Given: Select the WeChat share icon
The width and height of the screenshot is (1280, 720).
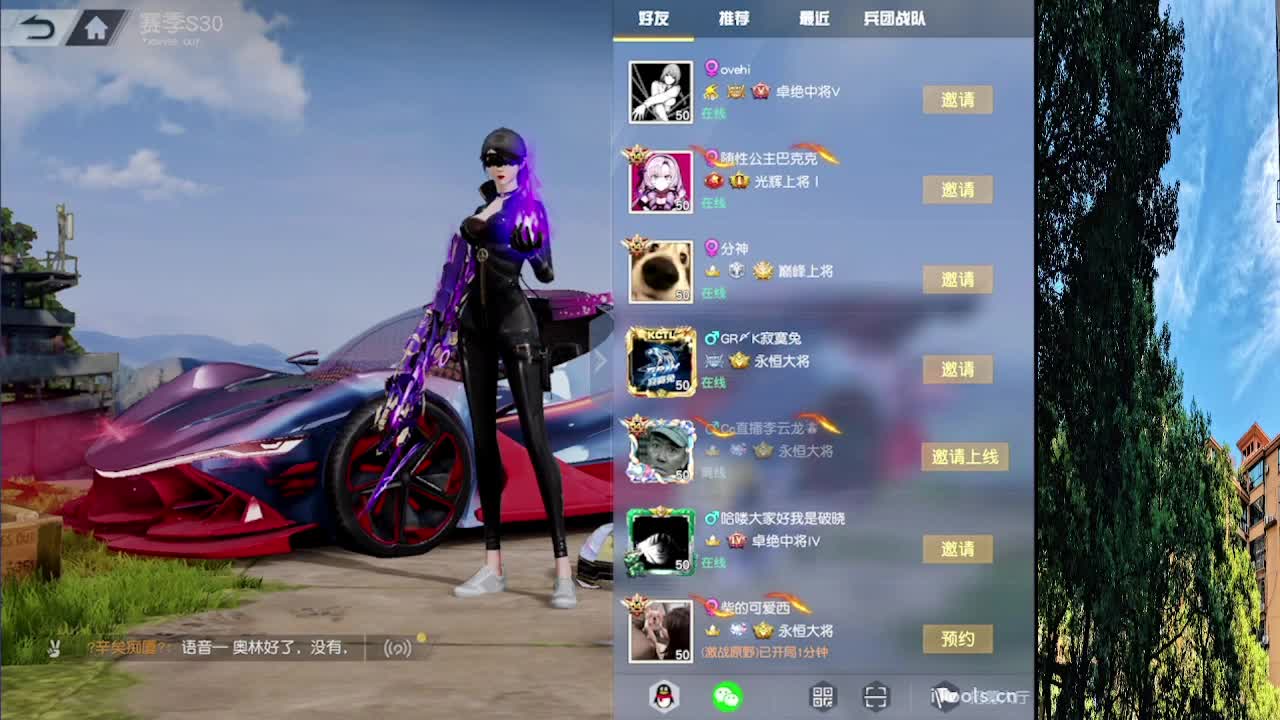Looking at the screenshot, I should point(725,696).
